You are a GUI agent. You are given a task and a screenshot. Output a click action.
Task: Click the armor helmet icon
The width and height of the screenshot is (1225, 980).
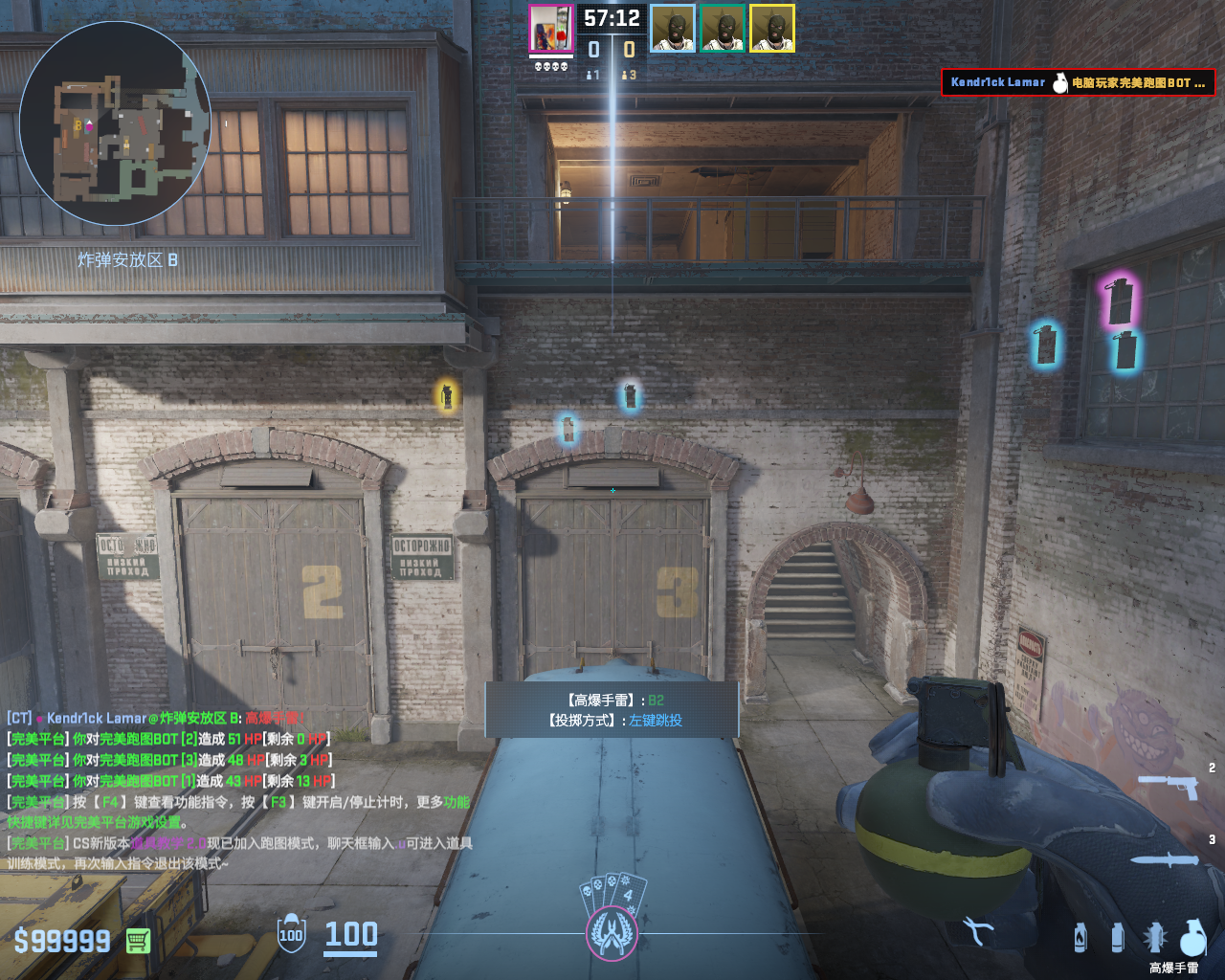tap(291, 934)
